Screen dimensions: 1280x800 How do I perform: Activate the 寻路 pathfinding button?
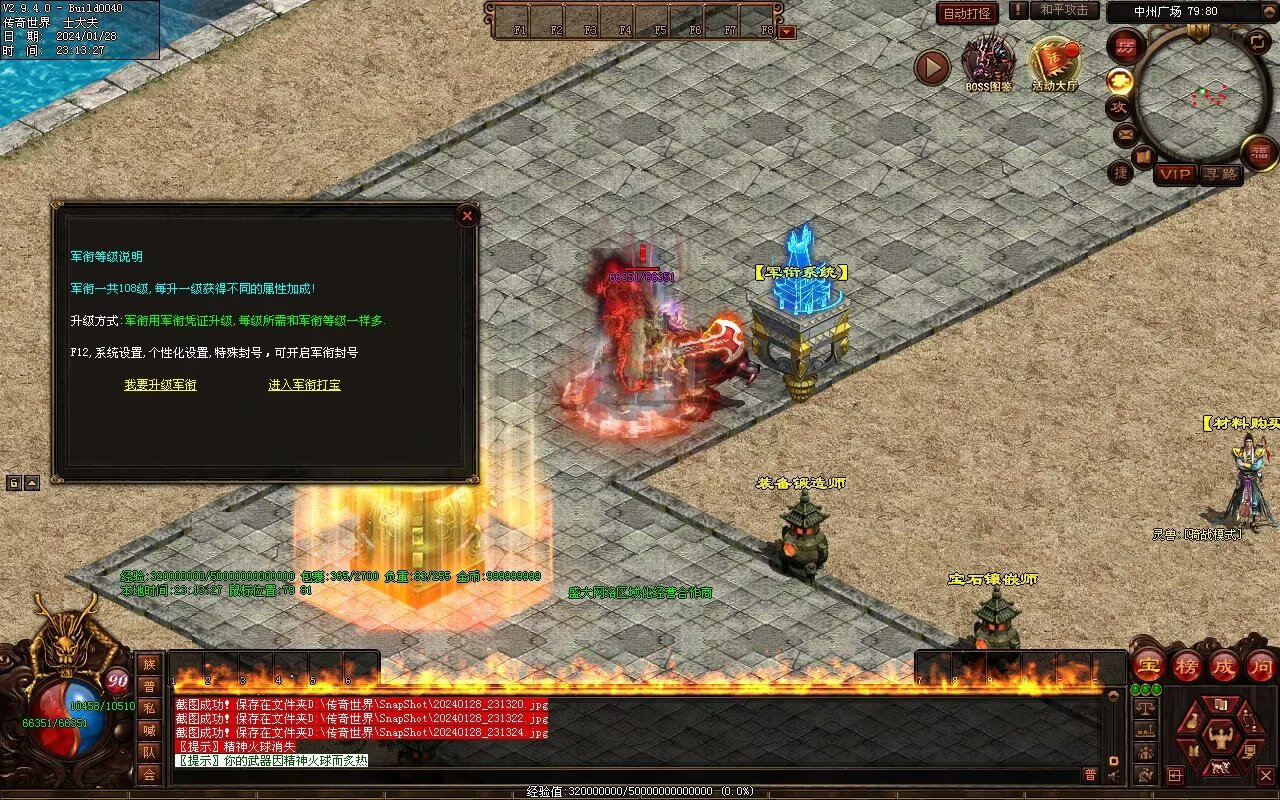(x=1220, y=174)
